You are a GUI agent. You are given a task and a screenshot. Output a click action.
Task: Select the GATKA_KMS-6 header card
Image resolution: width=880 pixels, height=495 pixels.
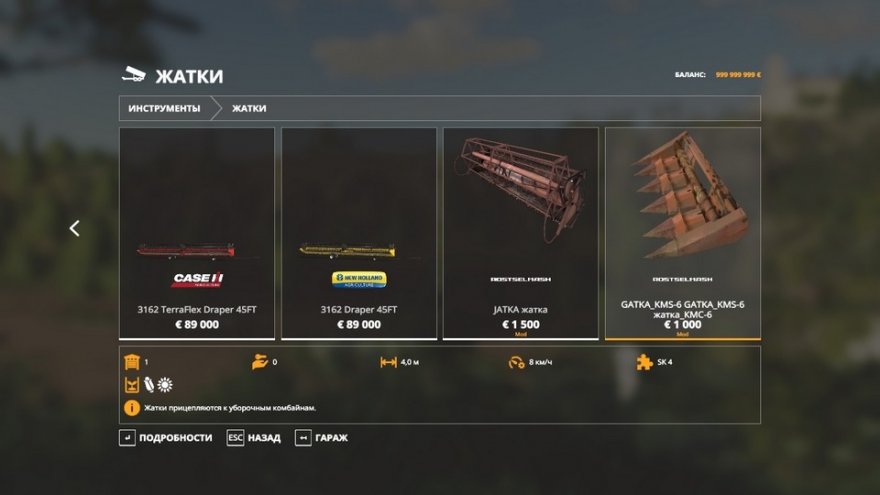point(683,233)
